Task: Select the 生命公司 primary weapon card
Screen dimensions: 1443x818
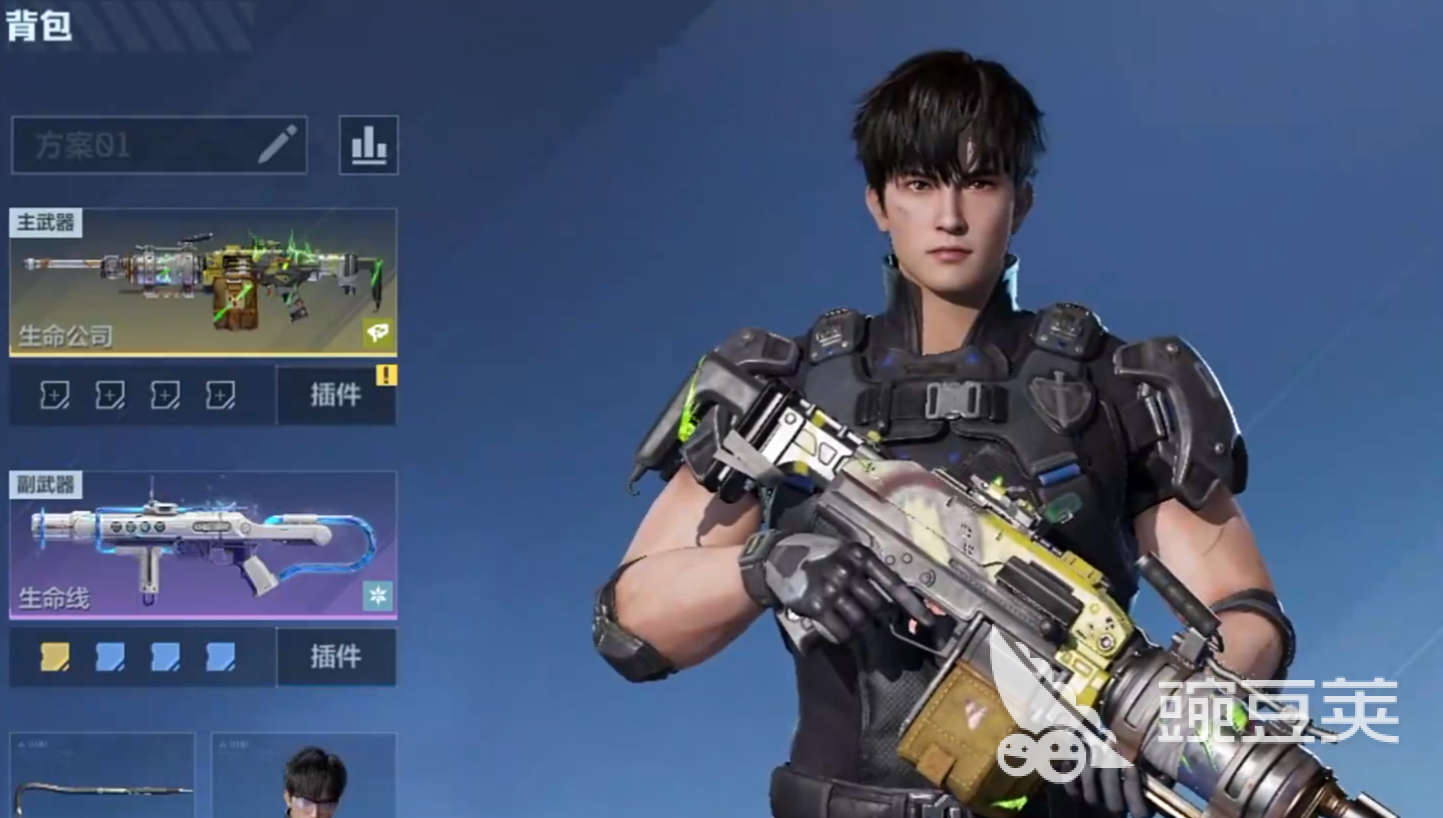Action: coord(203,282)
